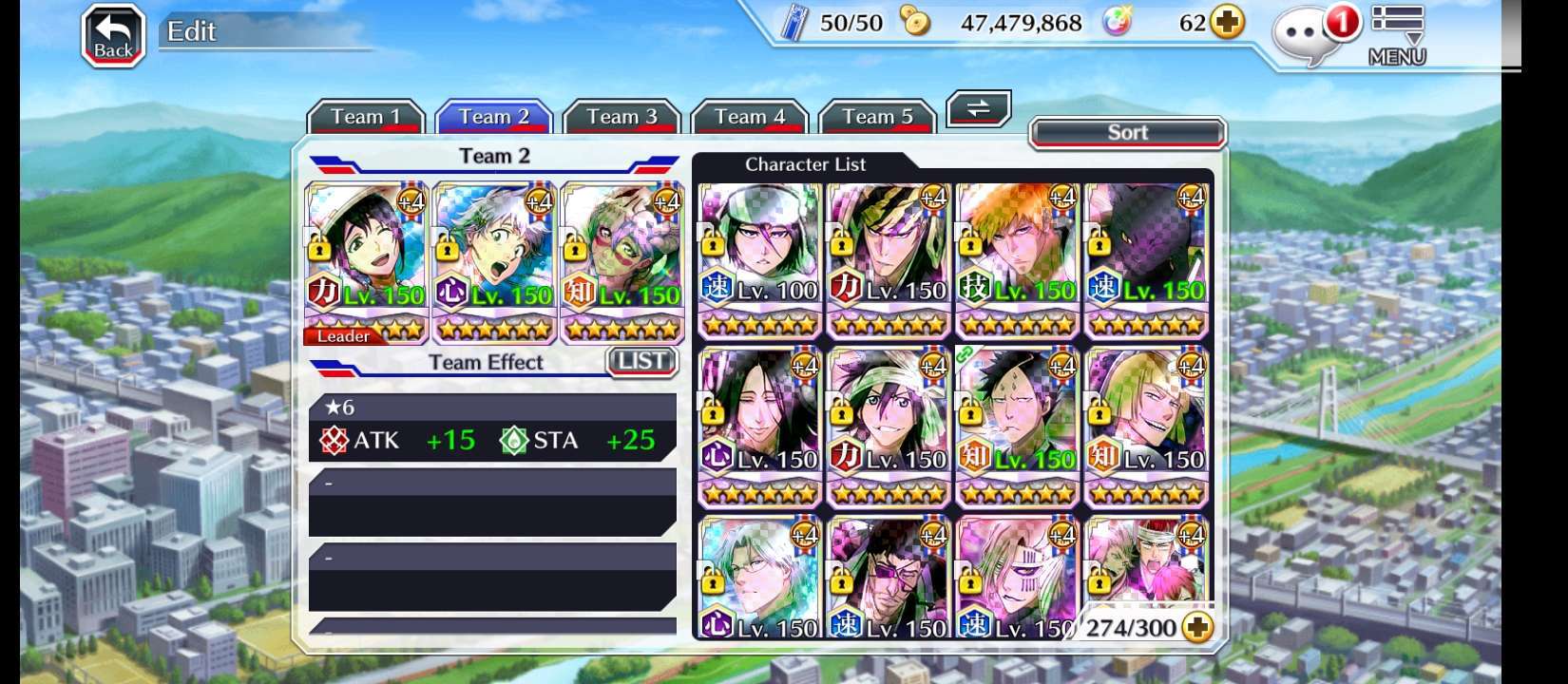Switch to Team 1 tab

coord(365,117)
